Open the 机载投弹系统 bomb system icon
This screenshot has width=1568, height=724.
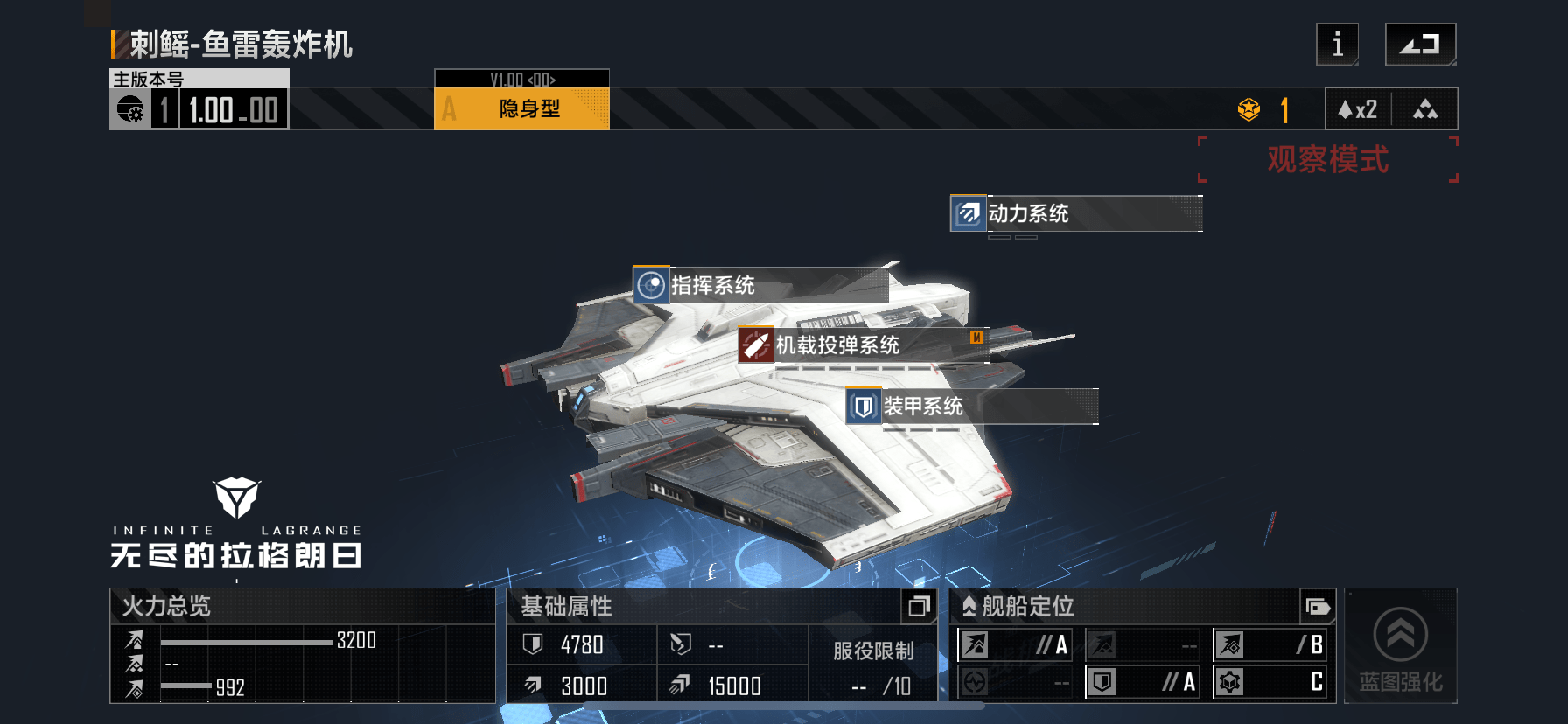(755, 346)
